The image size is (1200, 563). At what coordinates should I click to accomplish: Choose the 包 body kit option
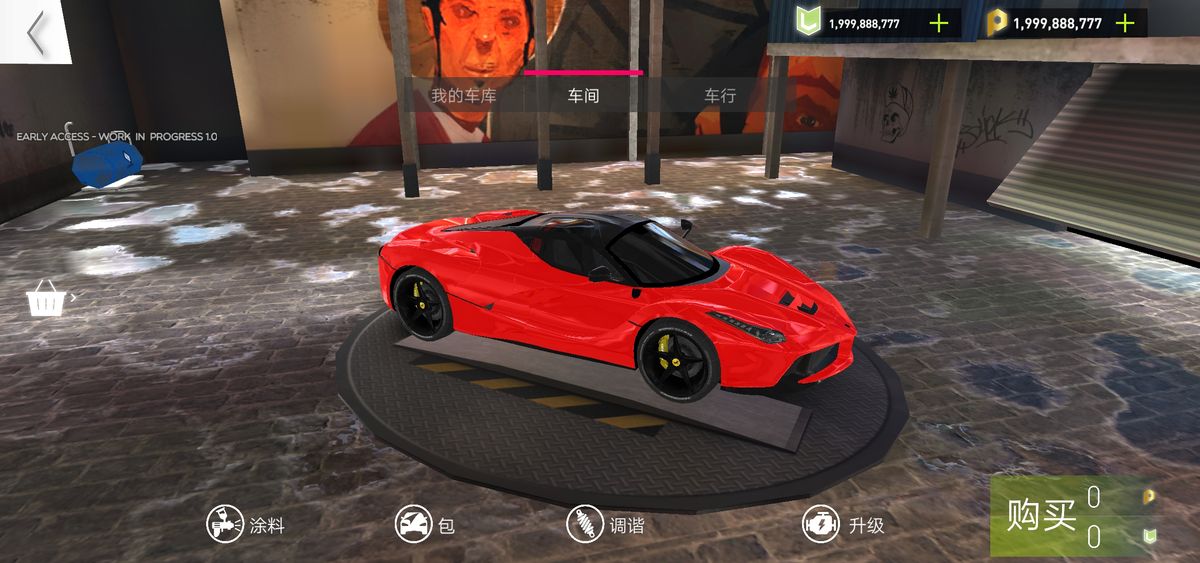point(425,524)
